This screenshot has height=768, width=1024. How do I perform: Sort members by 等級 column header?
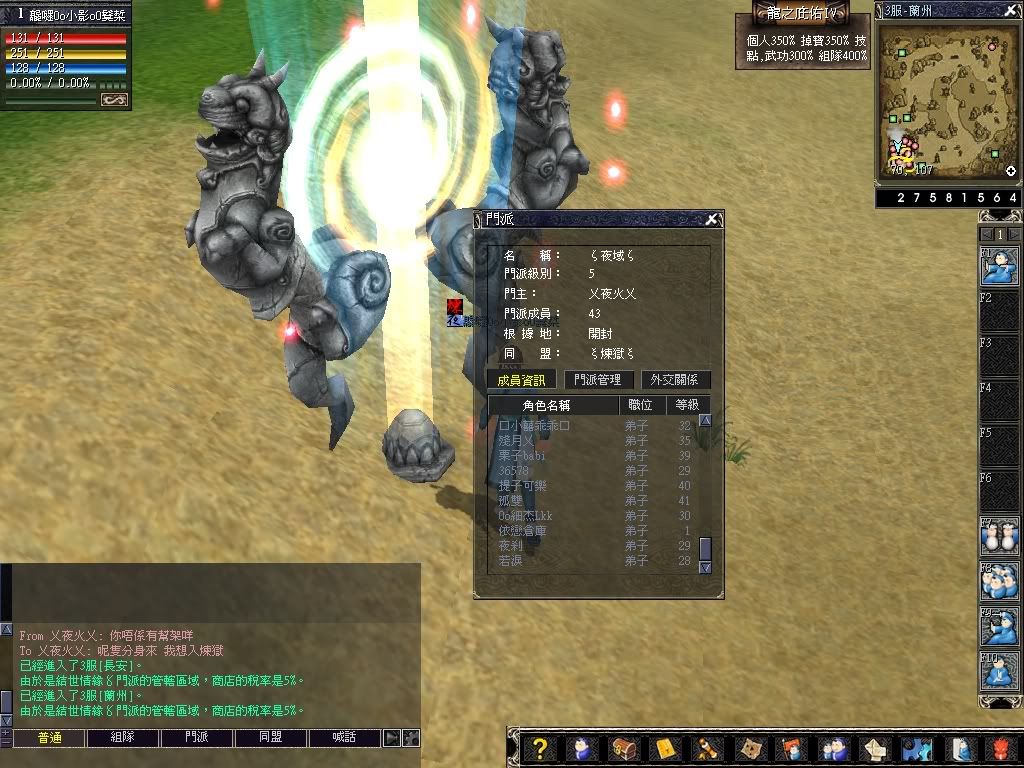click(x=687, y=405)
